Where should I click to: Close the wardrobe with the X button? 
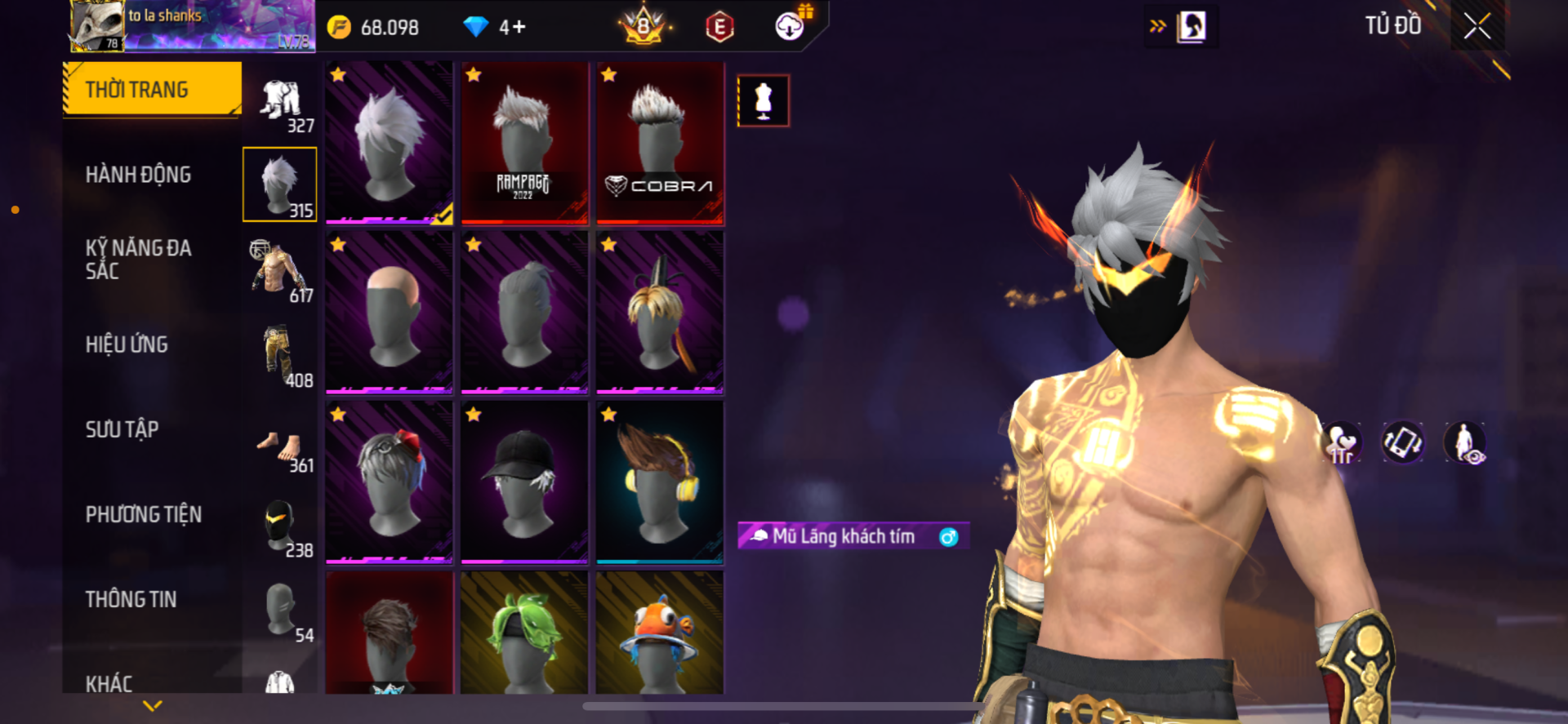tap(1477, 26)
